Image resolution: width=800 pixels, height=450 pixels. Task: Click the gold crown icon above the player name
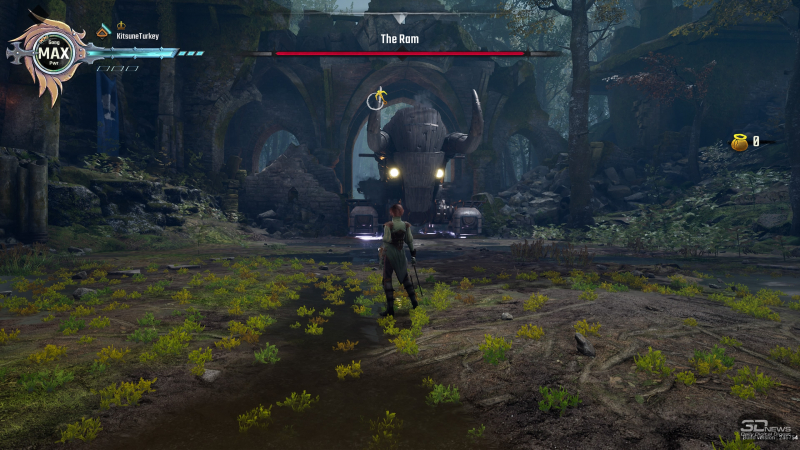[121, 25]
